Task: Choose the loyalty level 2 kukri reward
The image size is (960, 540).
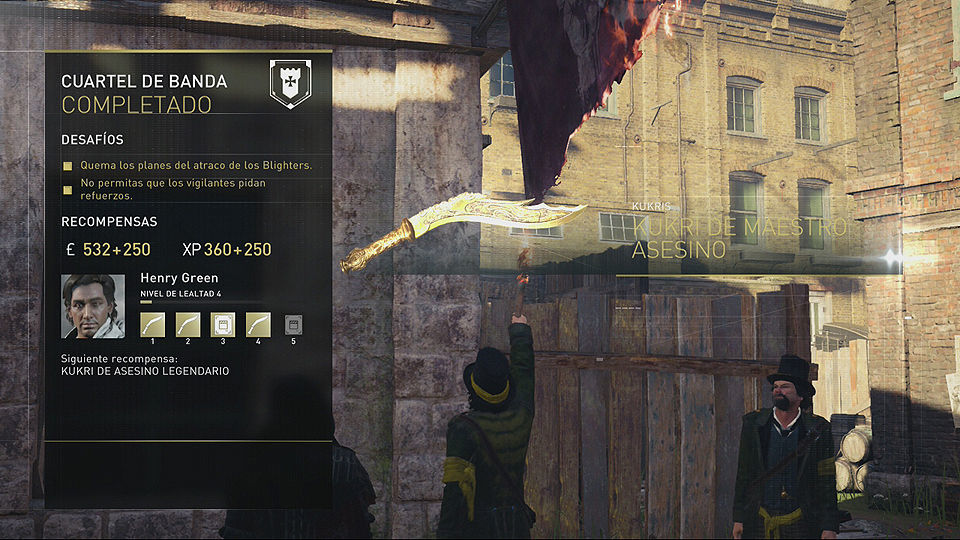Action: click(188, 324)
